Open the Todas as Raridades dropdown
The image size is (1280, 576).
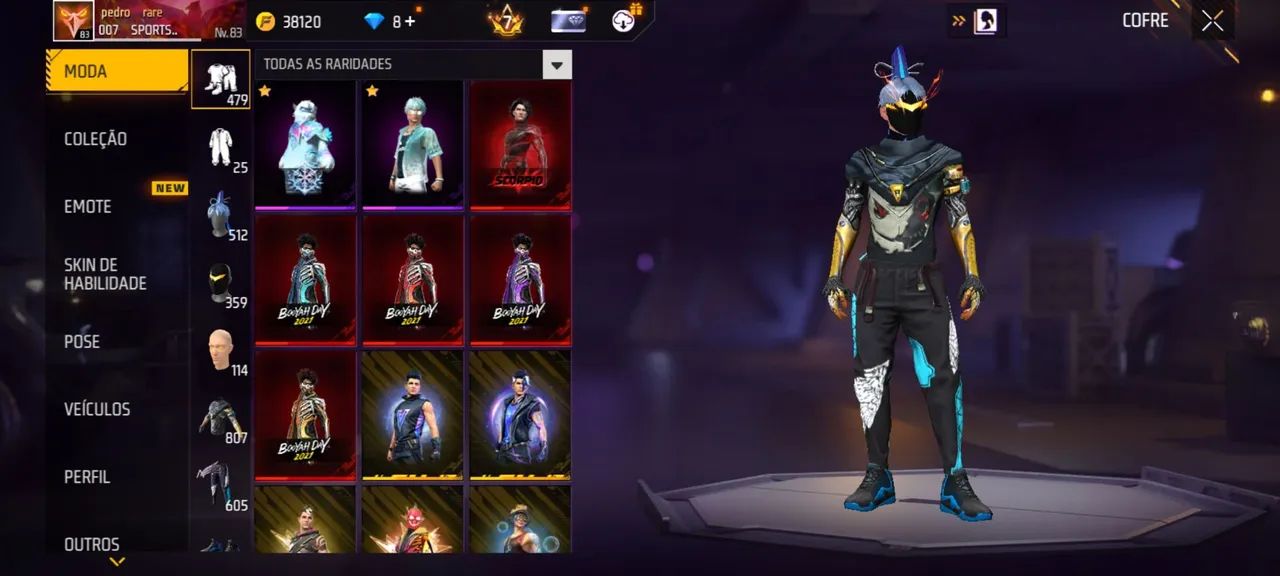tap(556, 65)
